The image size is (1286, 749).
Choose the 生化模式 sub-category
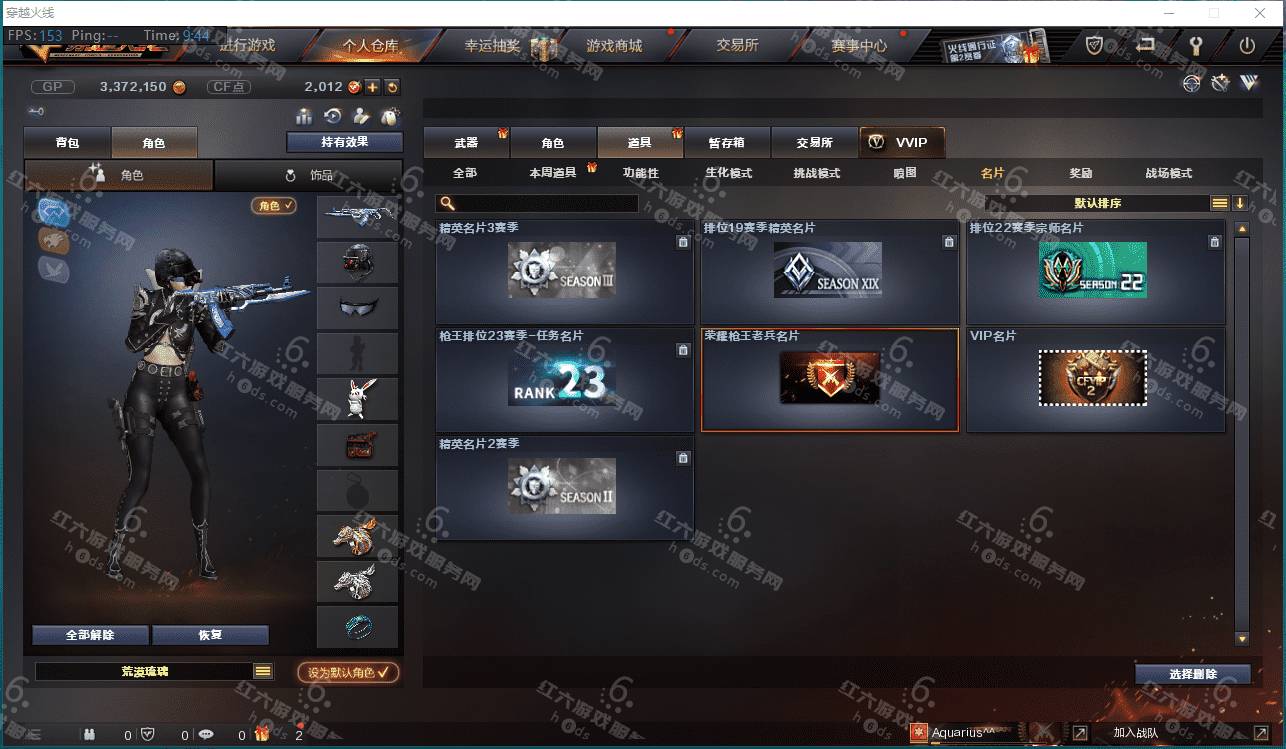(728, 173)
